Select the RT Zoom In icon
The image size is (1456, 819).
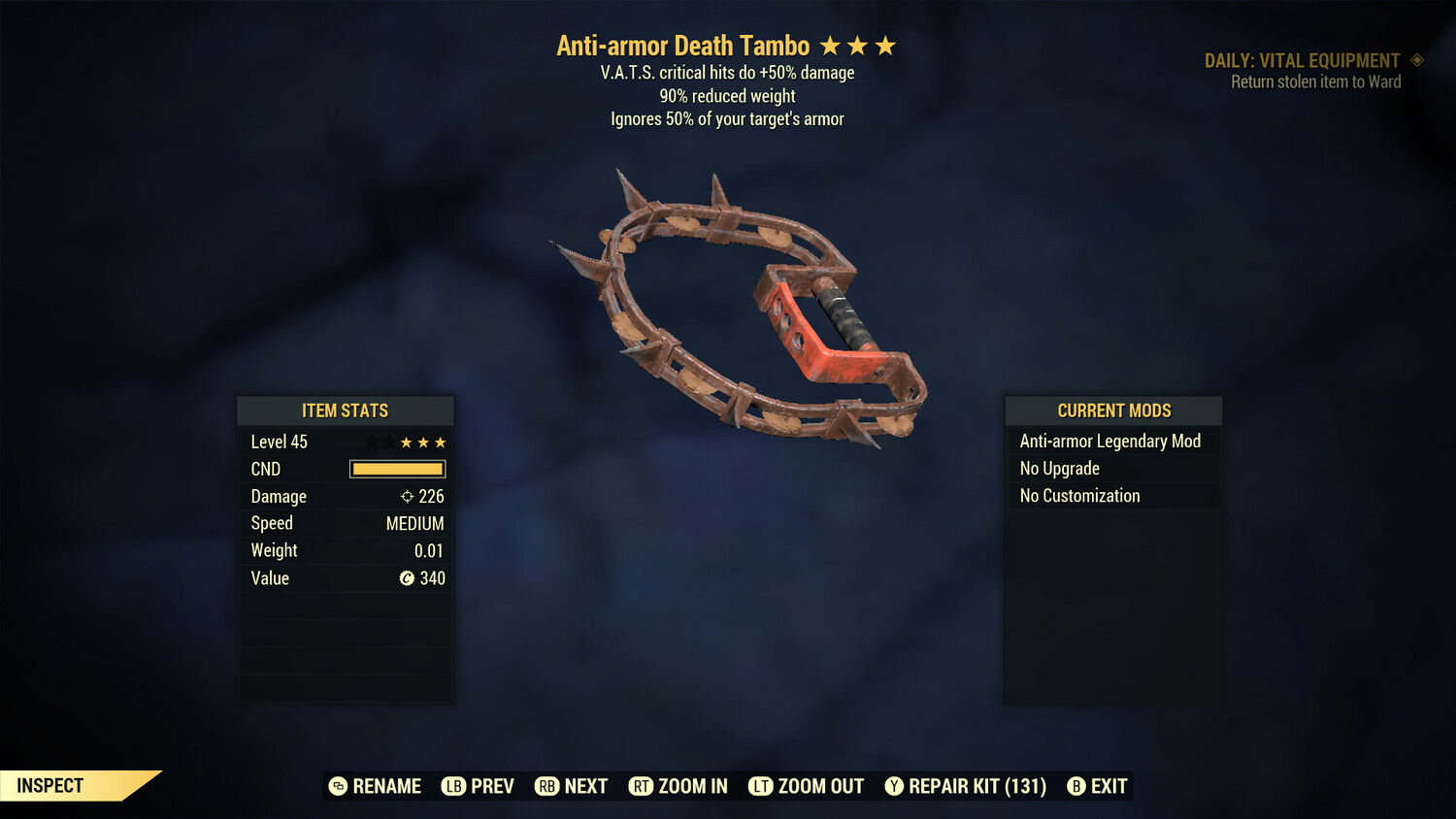[x=641, y=786]
